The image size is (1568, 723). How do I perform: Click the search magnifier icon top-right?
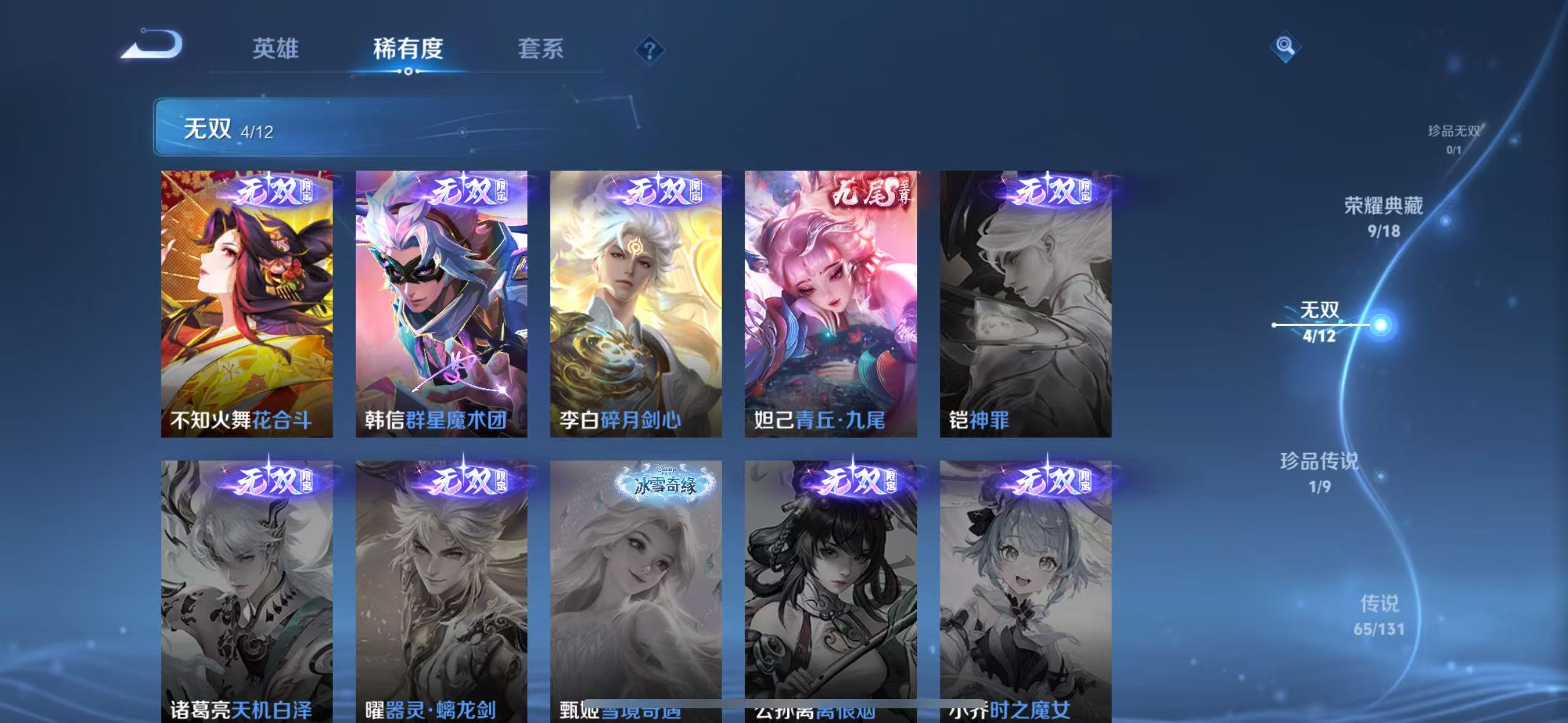1285,47
